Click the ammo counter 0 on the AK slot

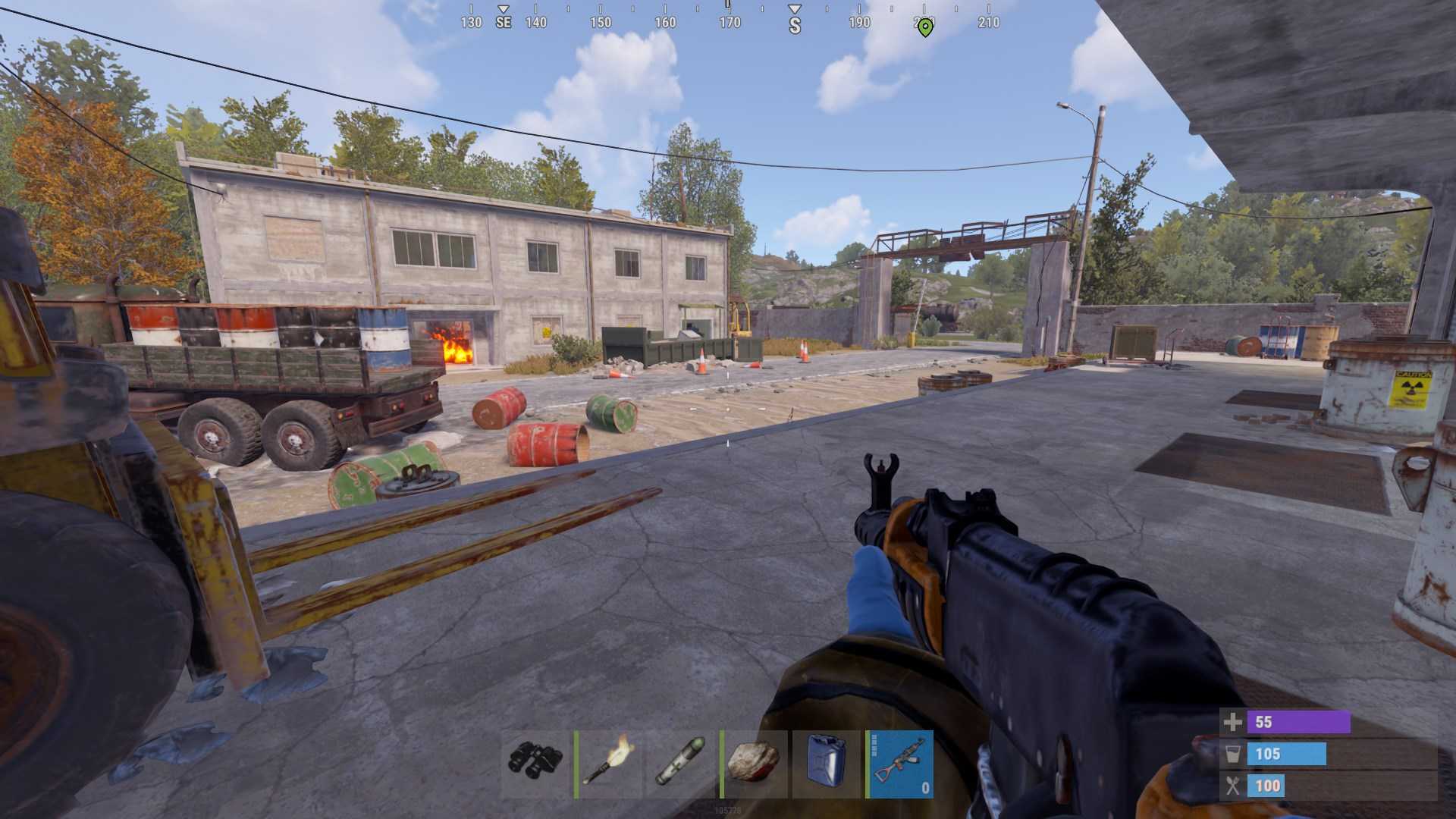[924, 789]
